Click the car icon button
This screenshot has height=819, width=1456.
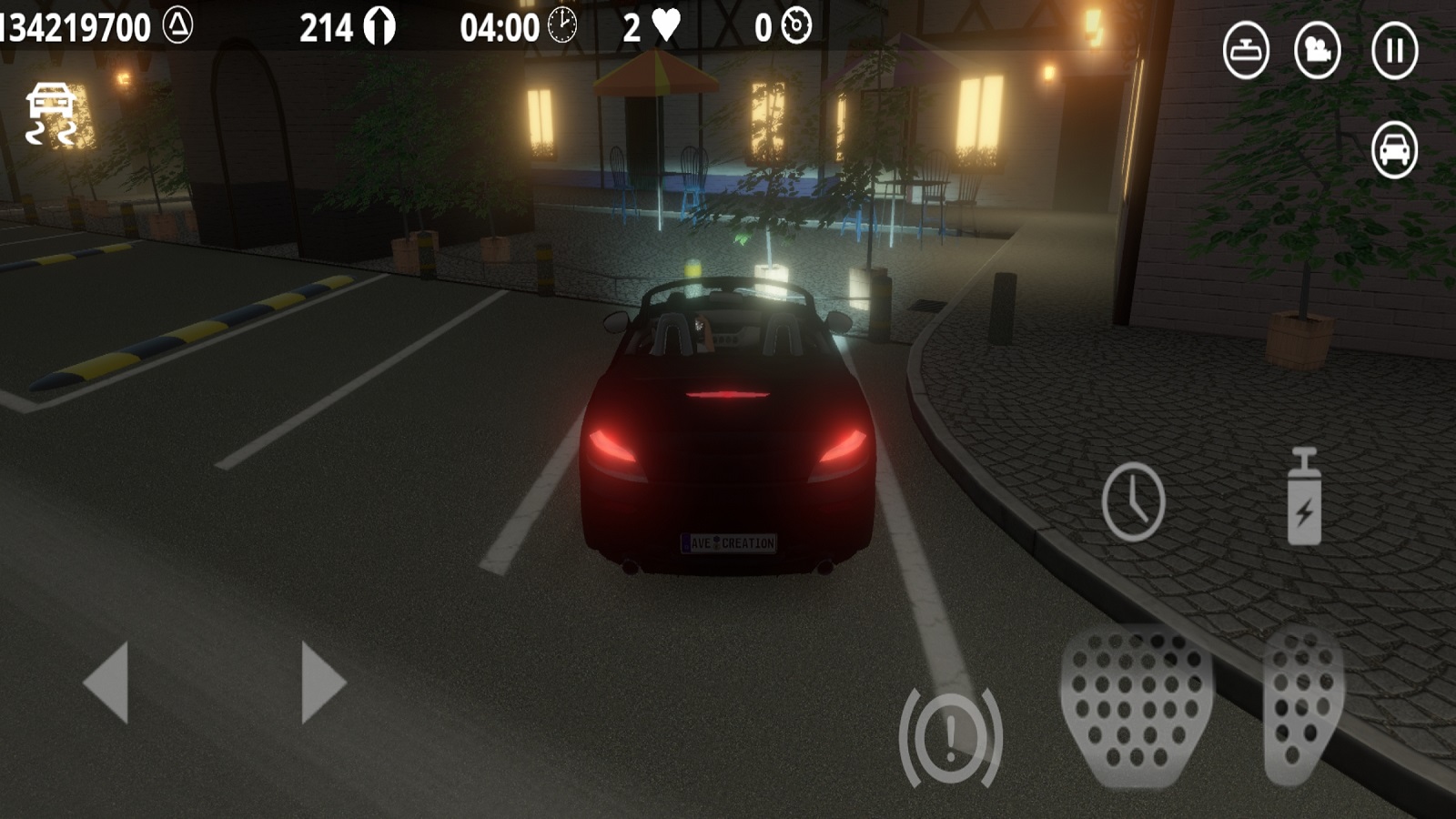1394,148
